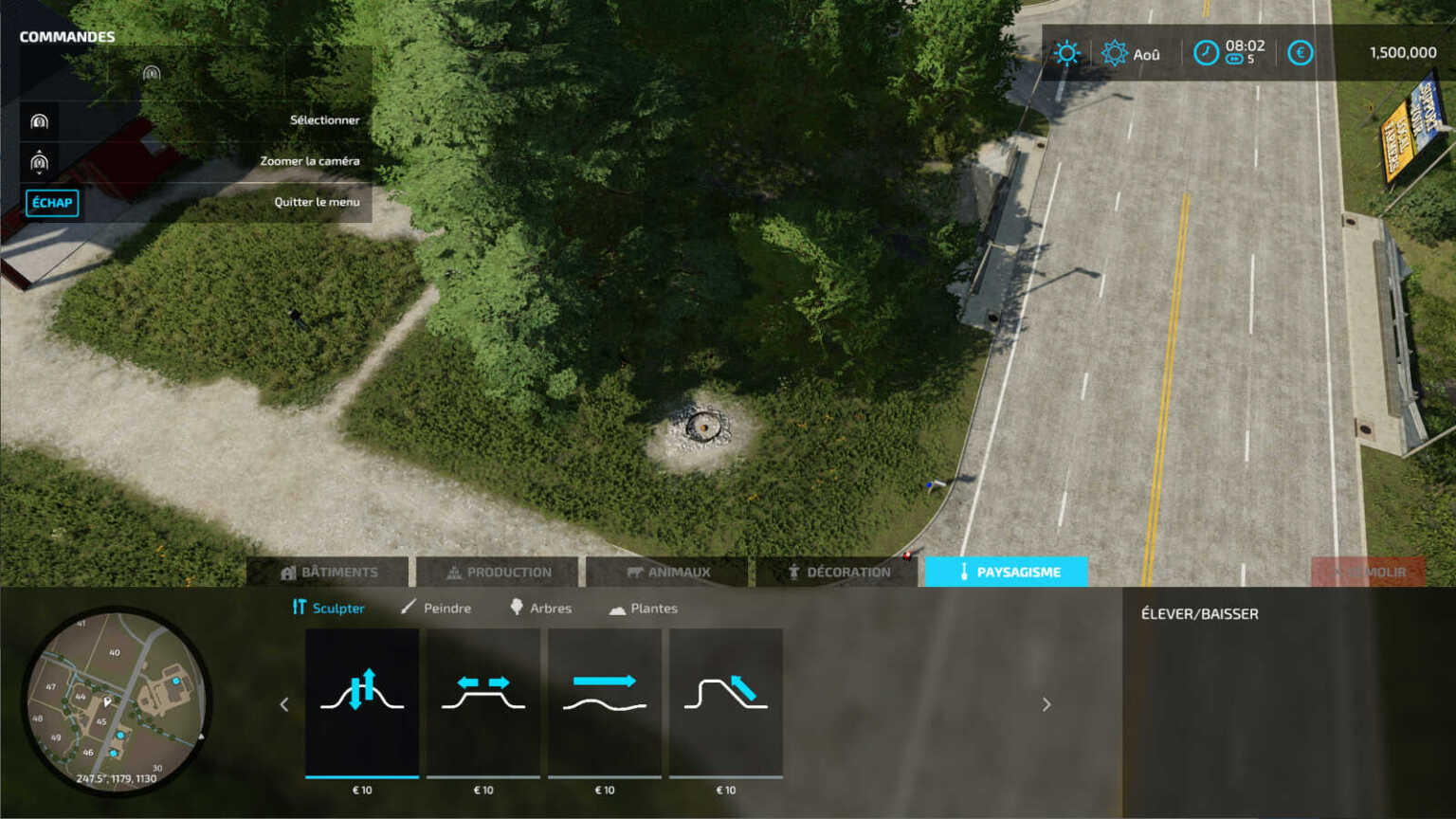Show next sculpt tools with right chevron
The image size is (1456, 819).
[1046, 704]
